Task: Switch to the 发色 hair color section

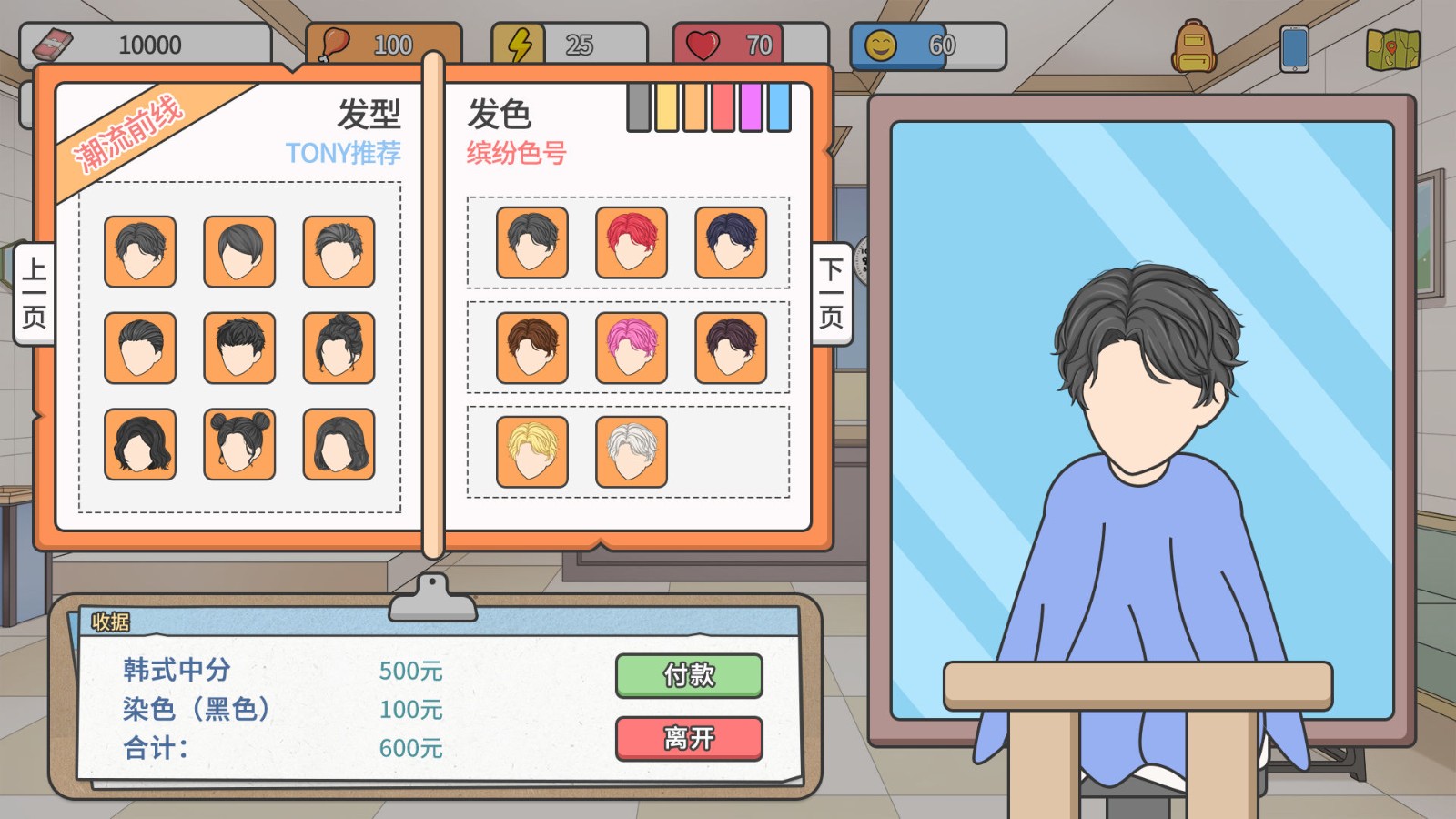Action: pyautogui.click(x=500, y=111)
